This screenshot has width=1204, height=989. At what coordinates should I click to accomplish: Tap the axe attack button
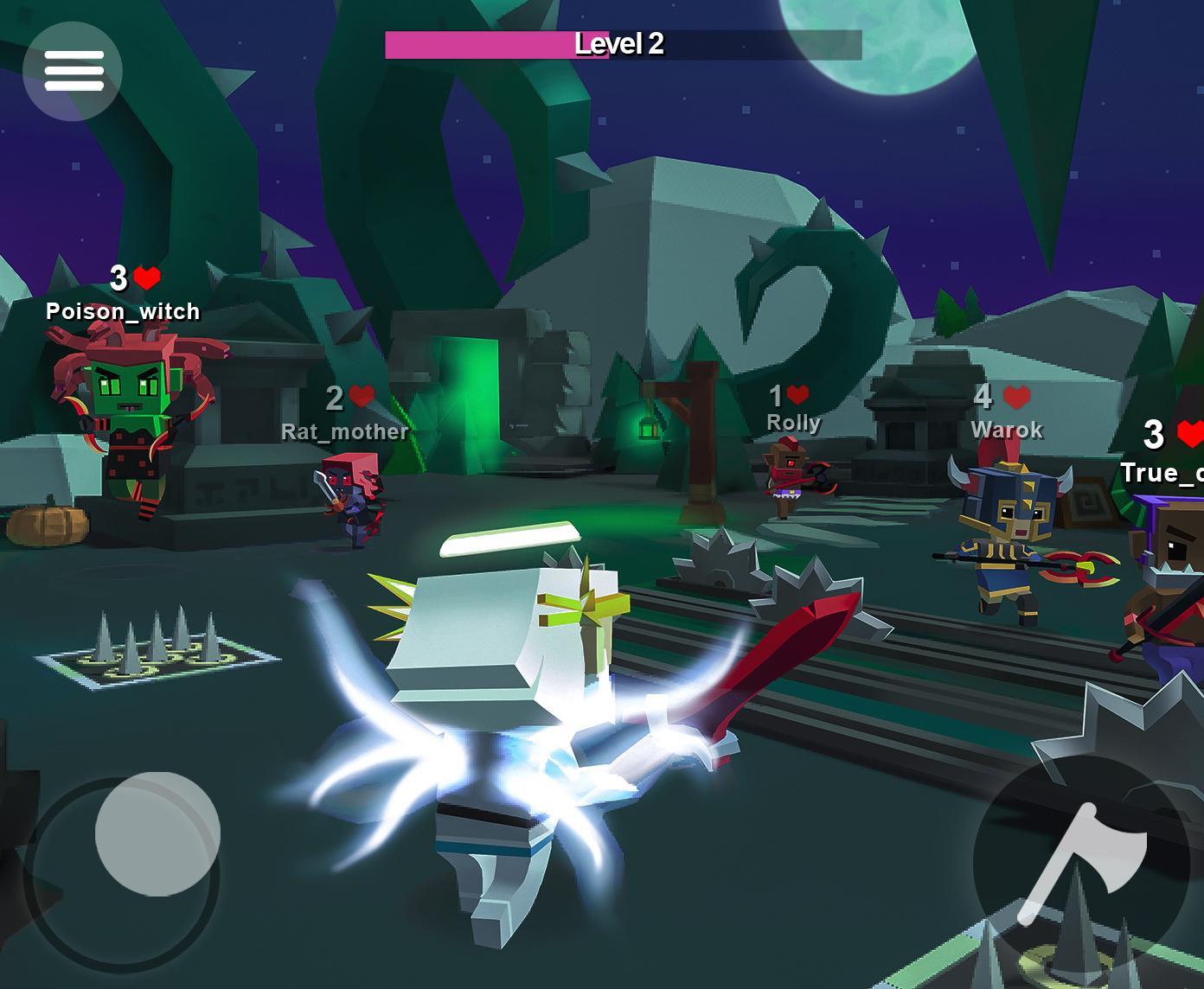pyautogui.click(x=1081, y=863)
